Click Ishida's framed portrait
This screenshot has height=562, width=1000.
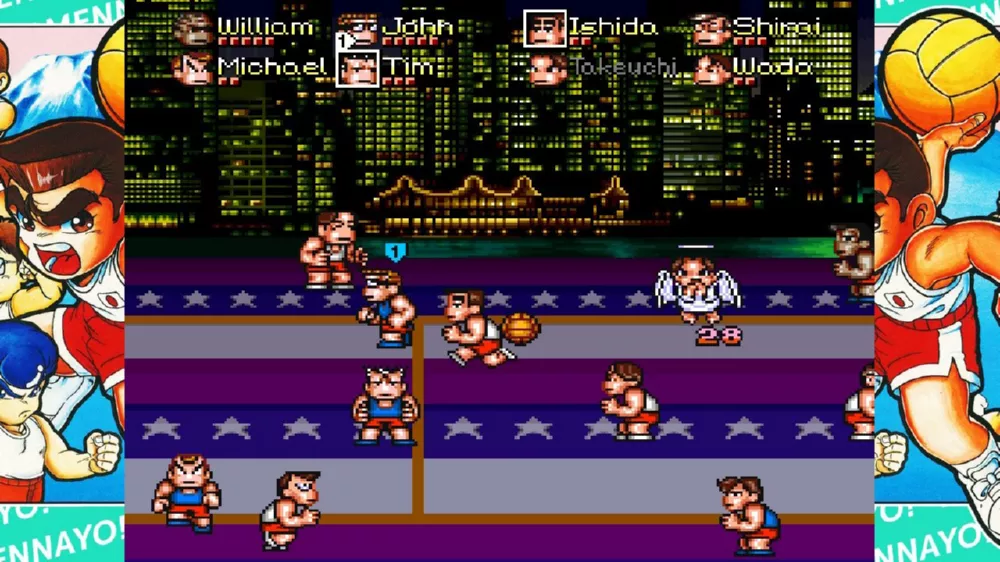(545, 29)
